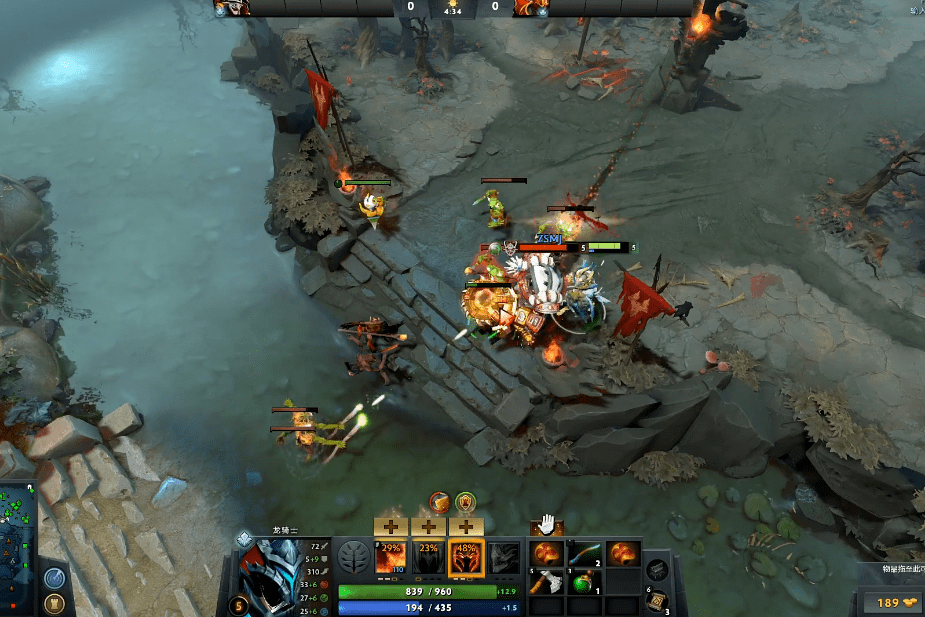
Task: Select the Dragon Knight hero portrait
Action: tap(271, 573)
